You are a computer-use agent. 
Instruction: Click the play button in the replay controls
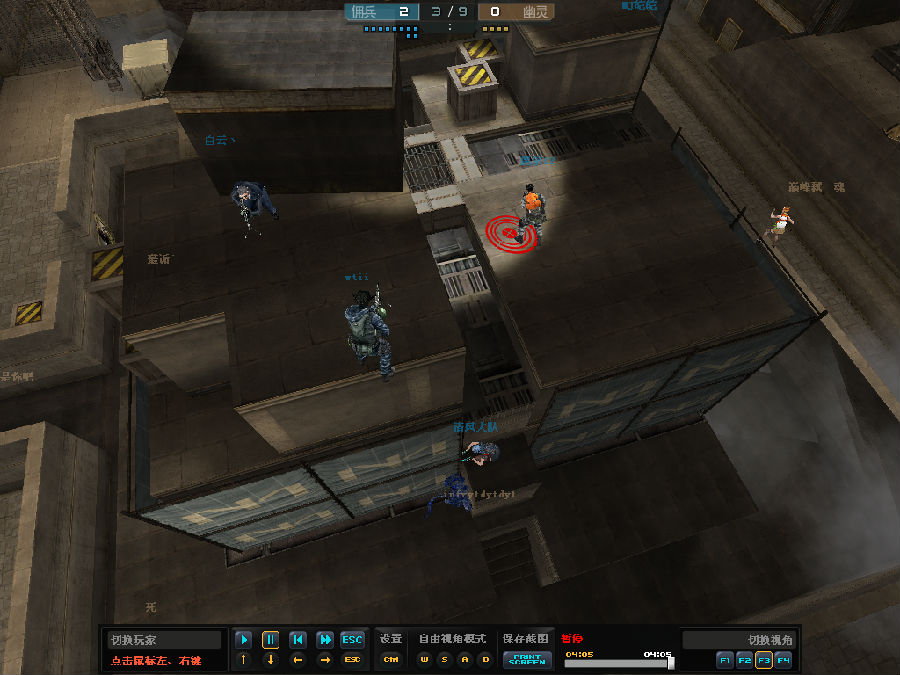coord(243,640)
